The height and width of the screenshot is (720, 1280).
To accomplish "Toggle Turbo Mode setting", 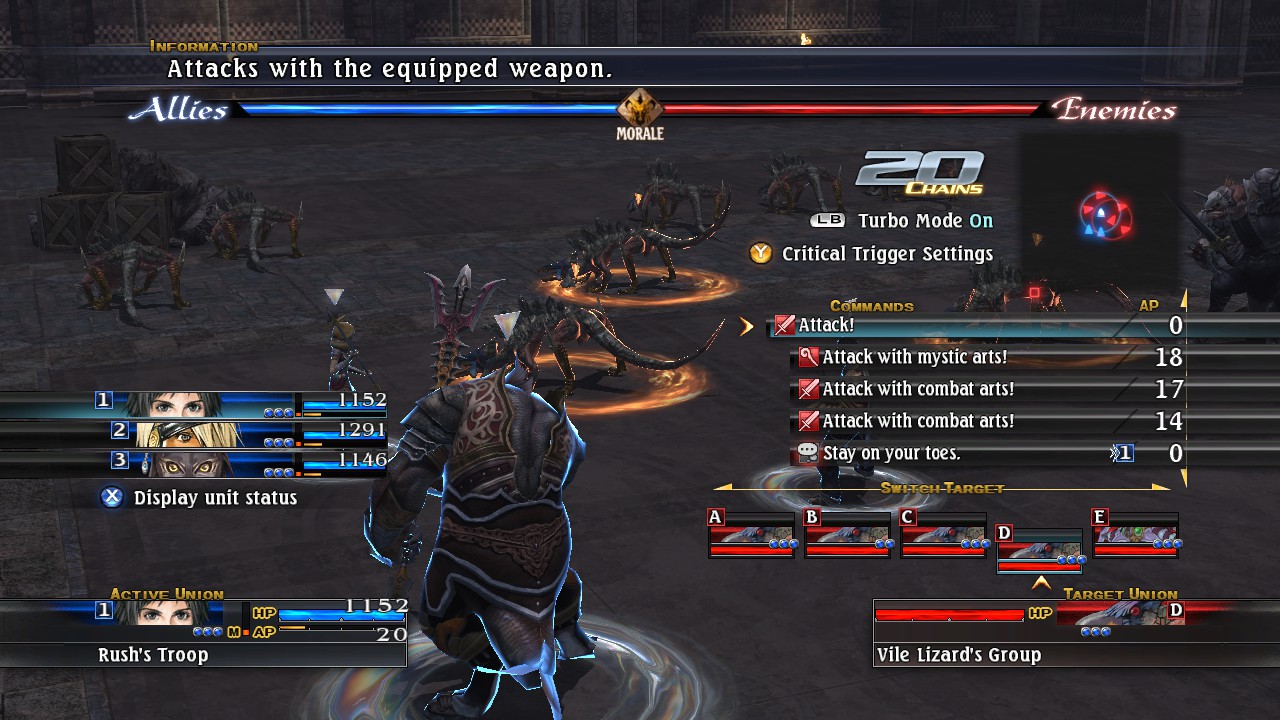I will click(x=925, y=221).
